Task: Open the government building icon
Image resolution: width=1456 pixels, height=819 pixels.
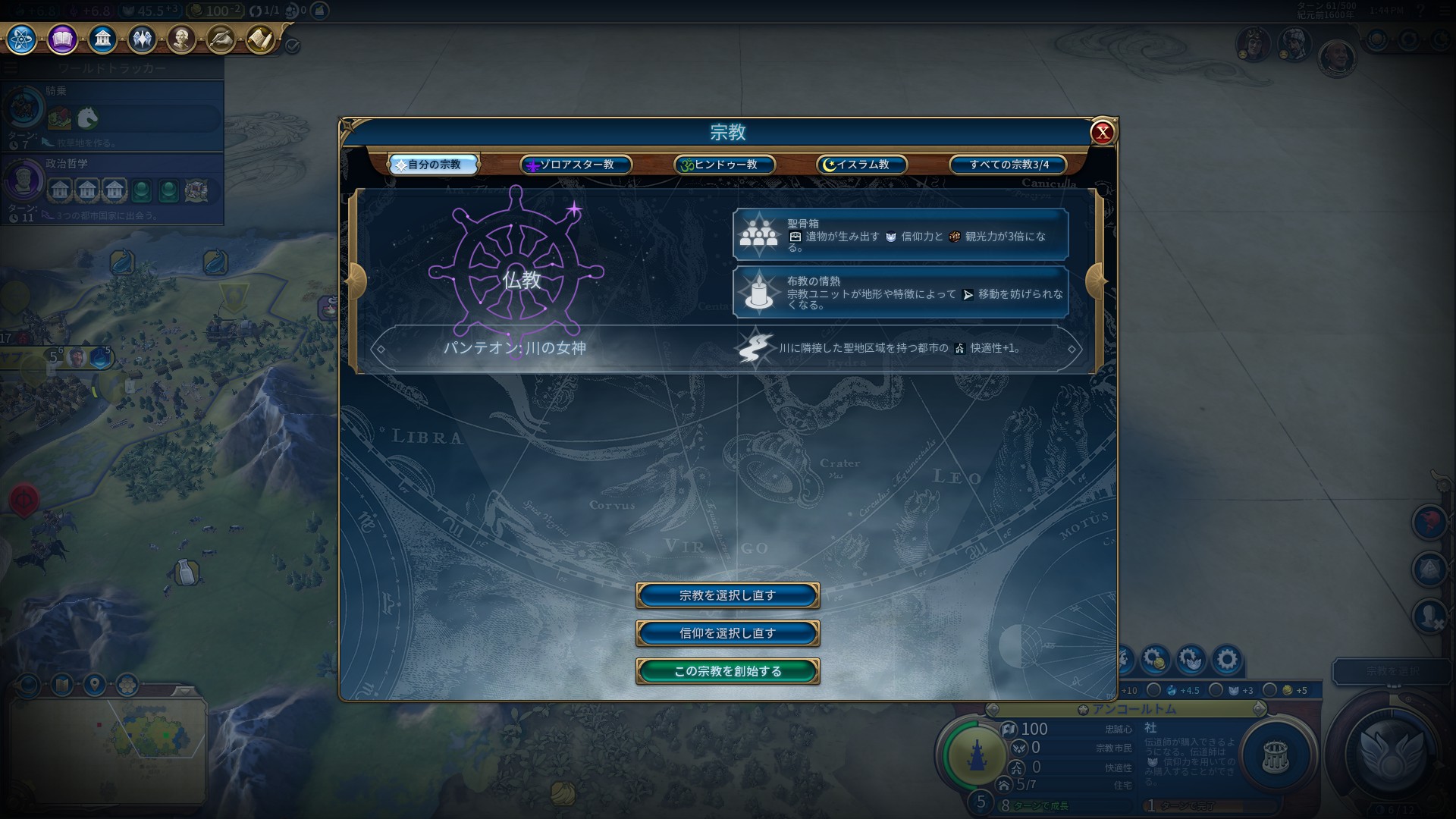Action: click(102, 39)
